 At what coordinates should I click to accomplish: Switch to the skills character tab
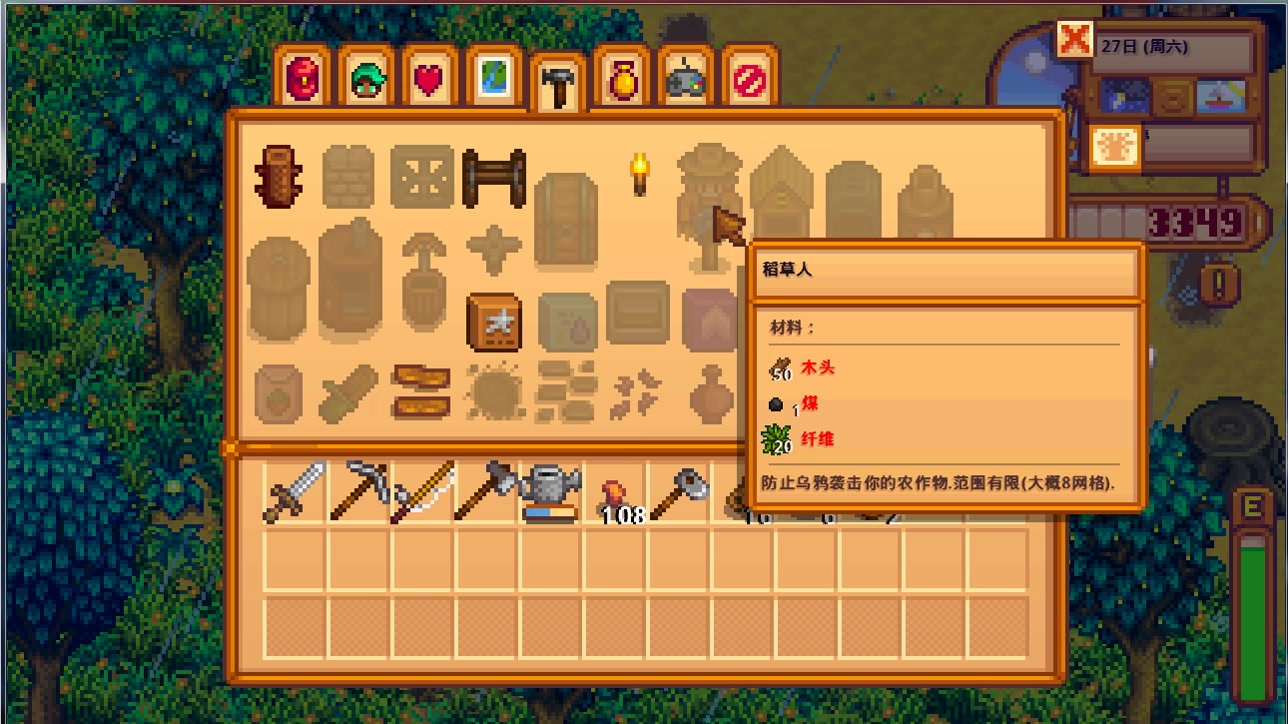pyautogui.click(x=366, y=78)
